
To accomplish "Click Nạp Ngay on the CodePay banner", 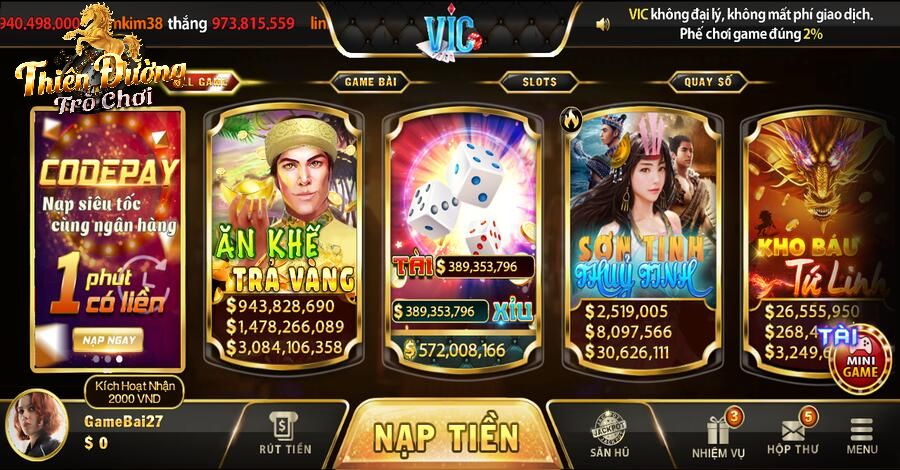I will pos(108,340).
